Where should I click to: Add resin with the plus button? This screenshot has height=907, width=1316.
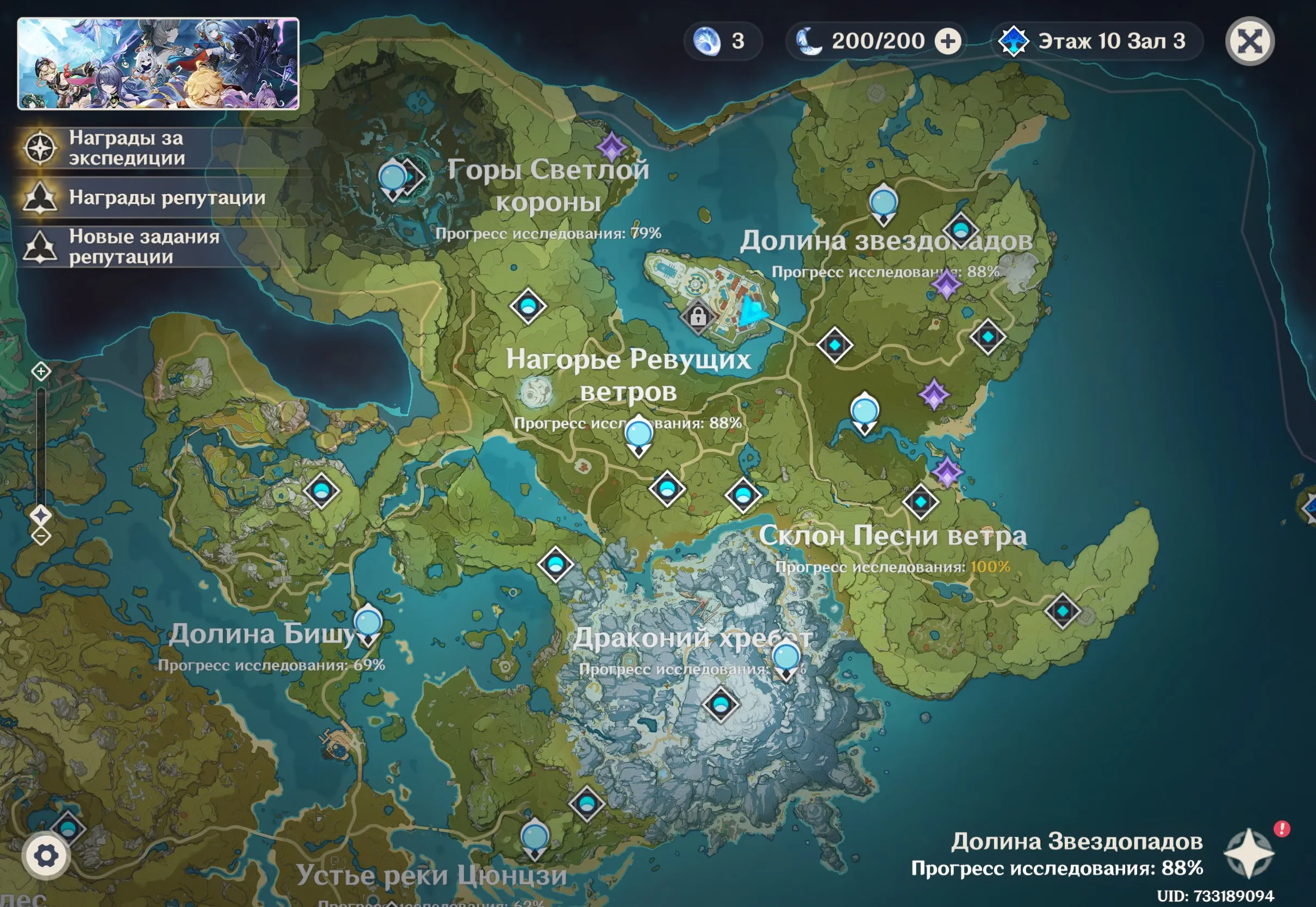pos(948,41)
